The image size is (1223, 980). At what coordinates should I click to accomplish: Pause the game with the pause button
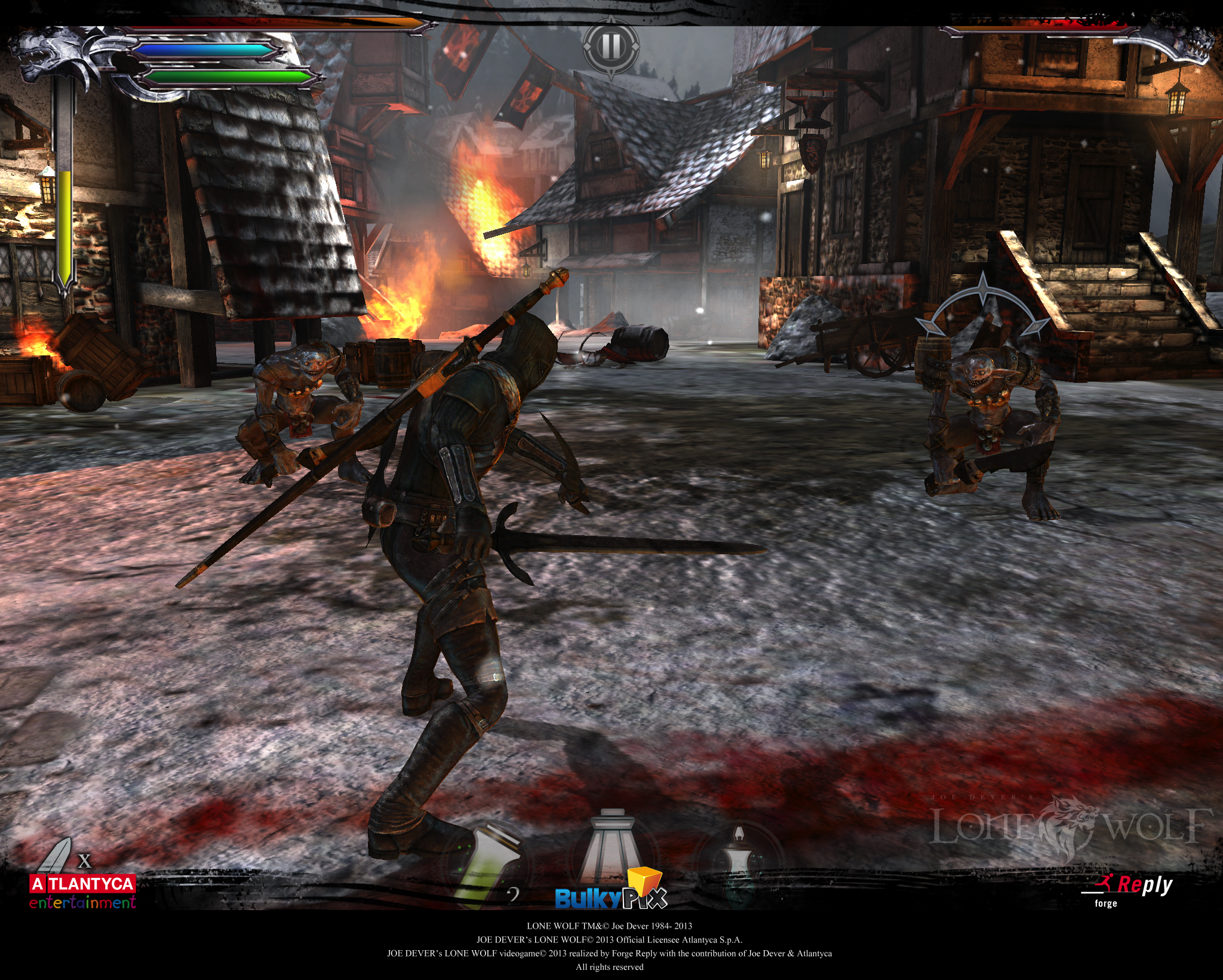[x=610, y=47]
